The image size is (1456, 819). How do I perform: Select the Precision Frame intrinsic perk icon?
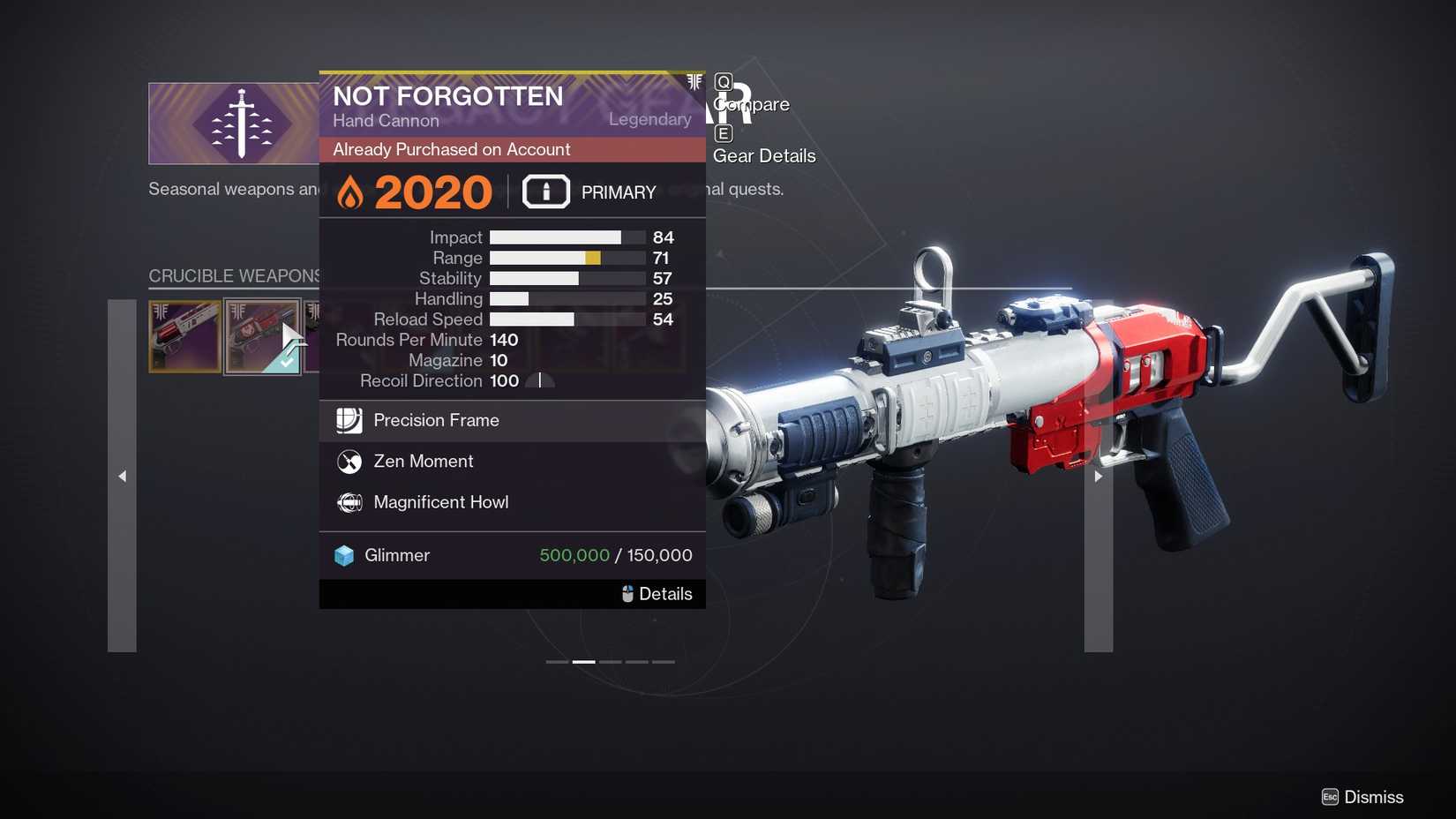349,421
